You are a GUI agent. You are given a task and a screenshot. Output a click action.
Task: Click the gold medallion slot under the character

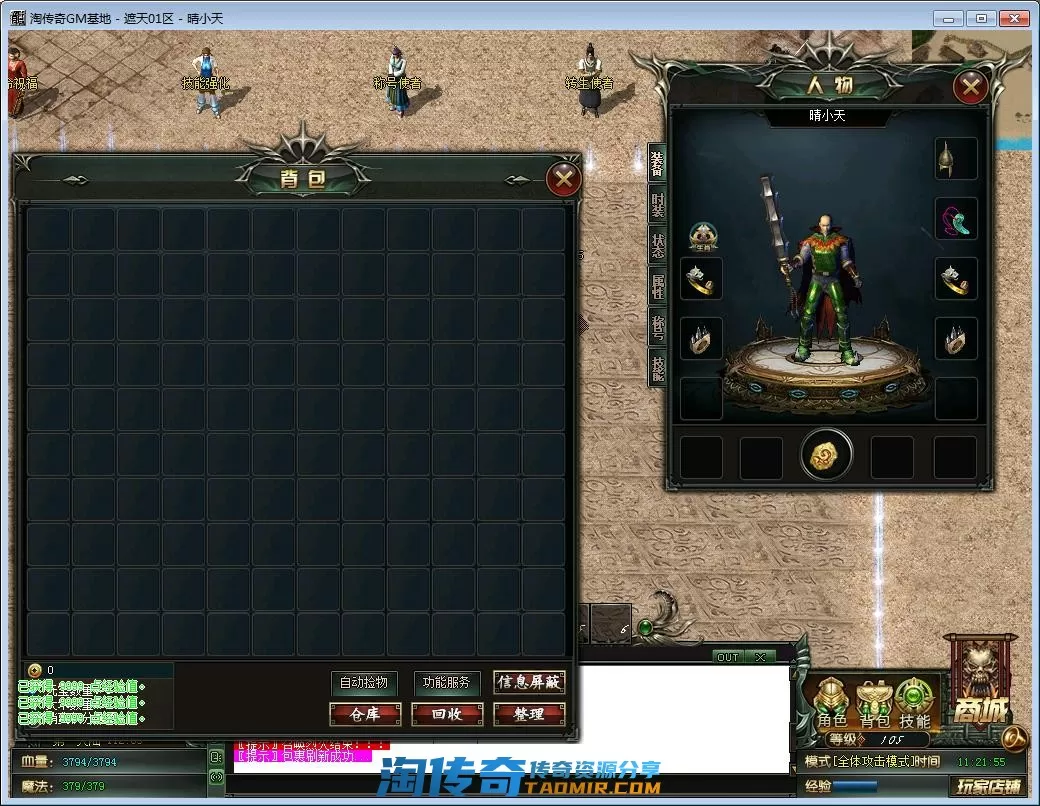click(826, 456)
